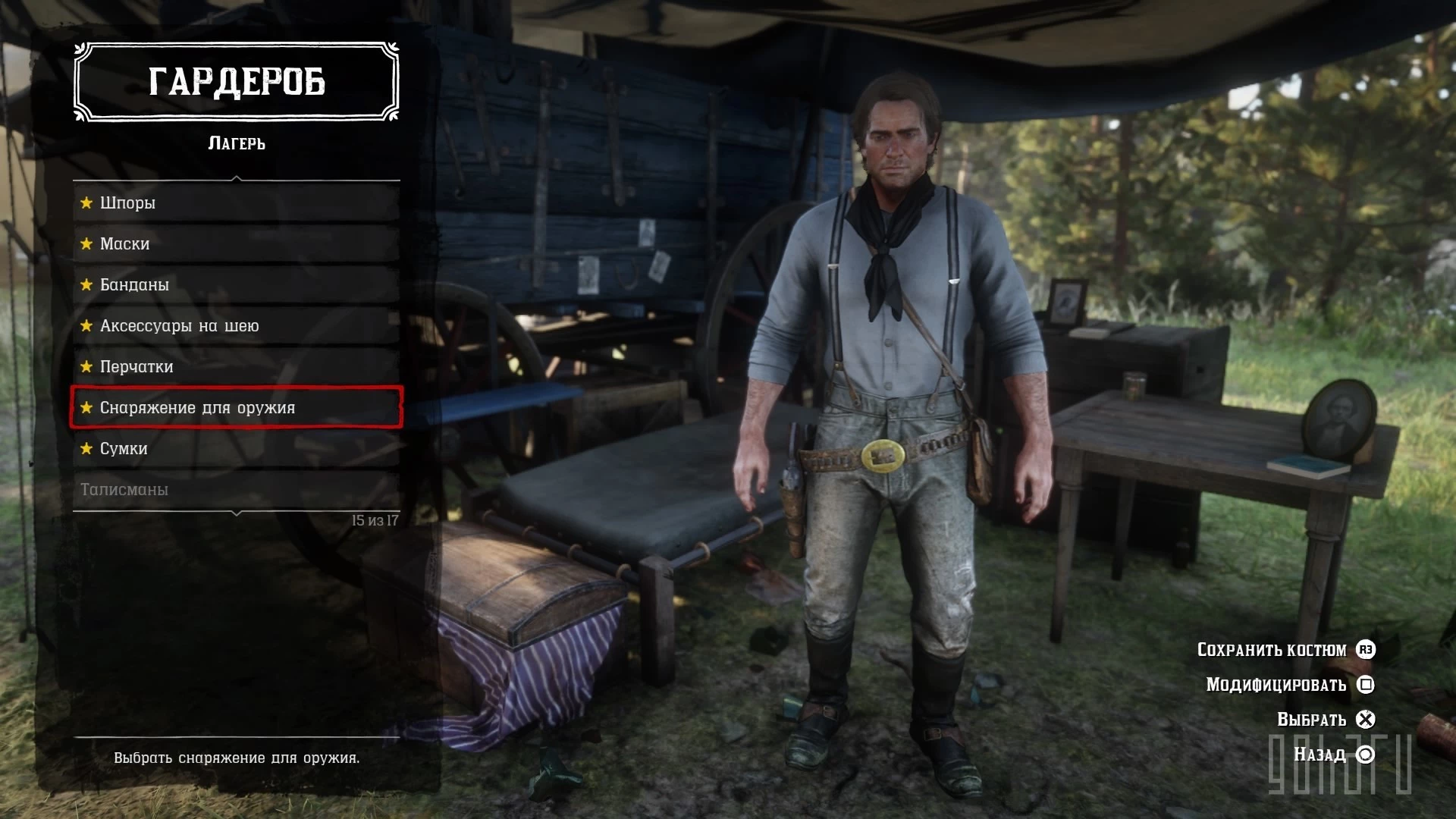Choose the Сумки menu entry

[236, 448]
